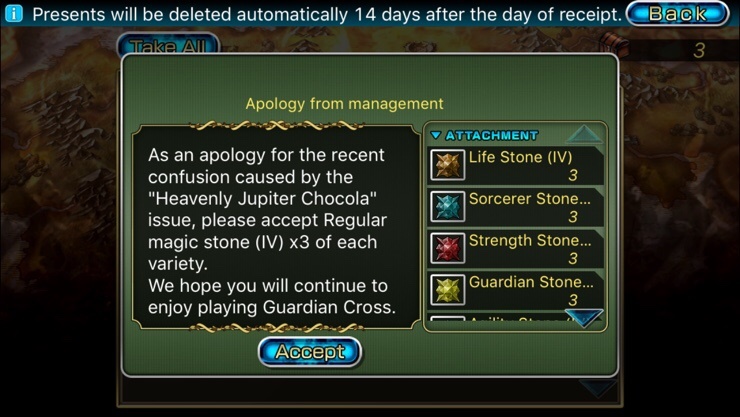Image resolution: width=740 pixels, height=417 pixels.
Task: Pick the Guardian Stone attachment row
Action: [x=516, y=290]
